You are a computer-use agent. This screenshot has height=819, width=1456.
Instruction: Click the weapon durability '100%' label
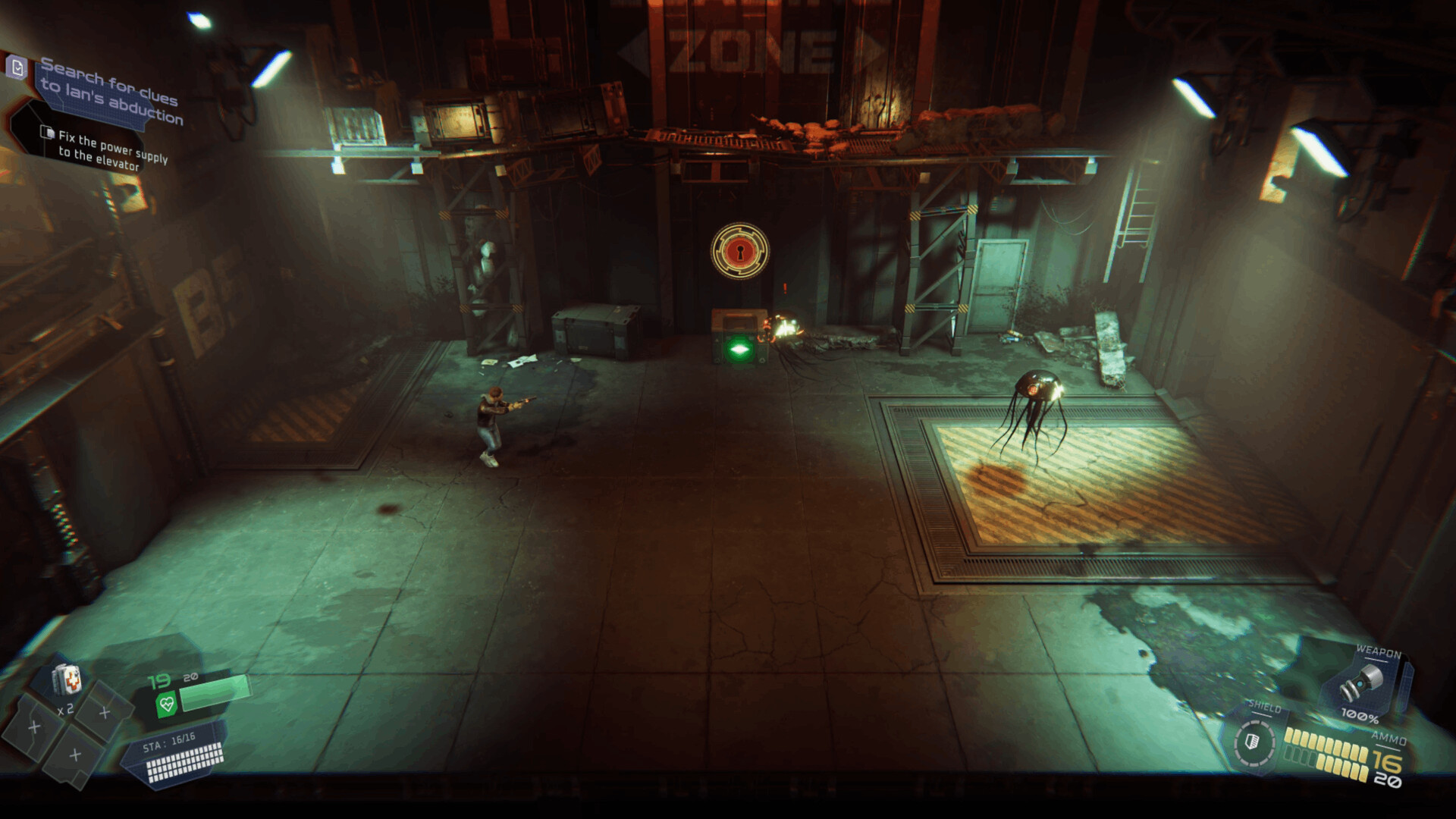(1361, 717)
